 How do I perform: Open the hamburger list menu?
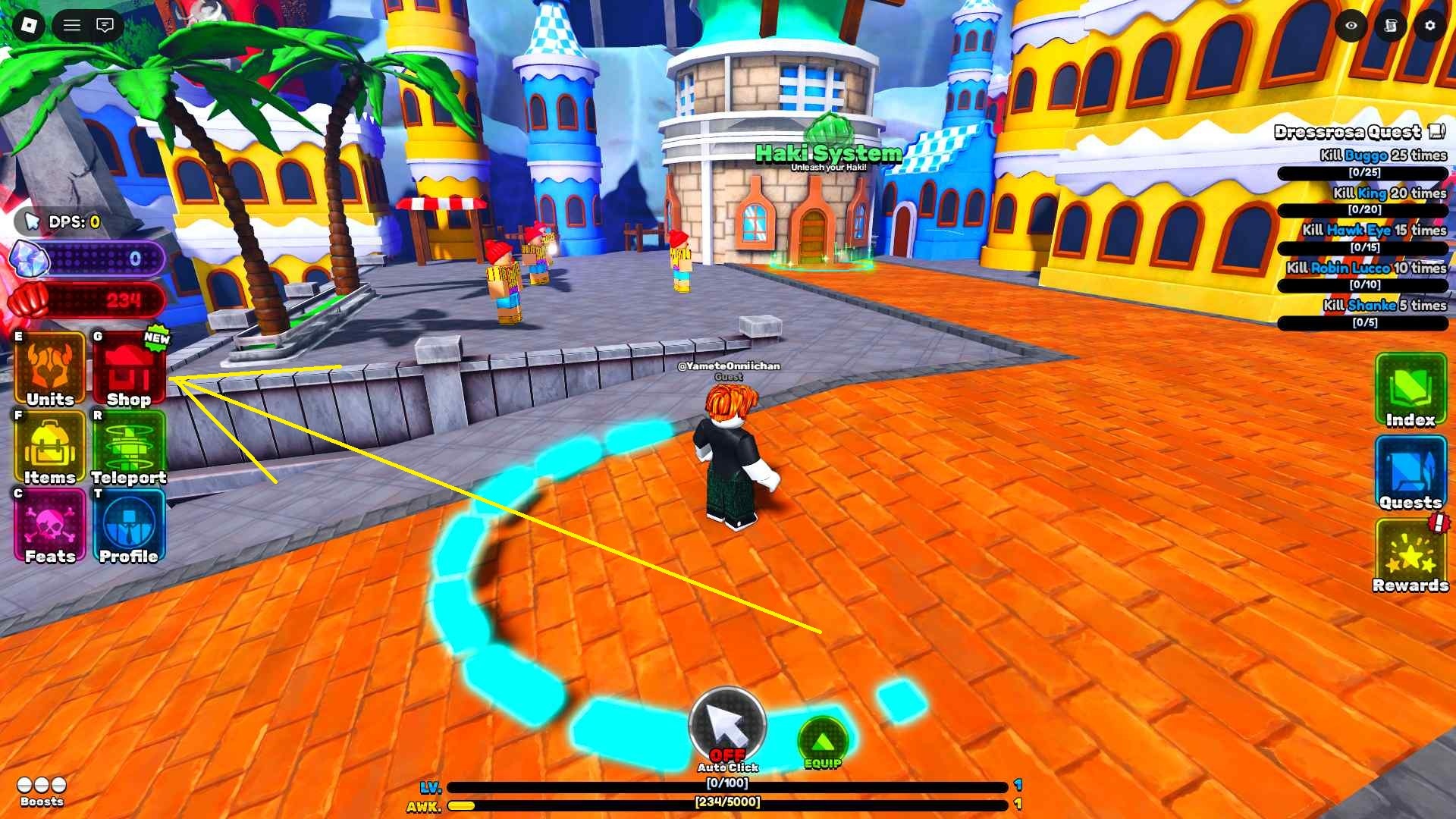(72, 26)
